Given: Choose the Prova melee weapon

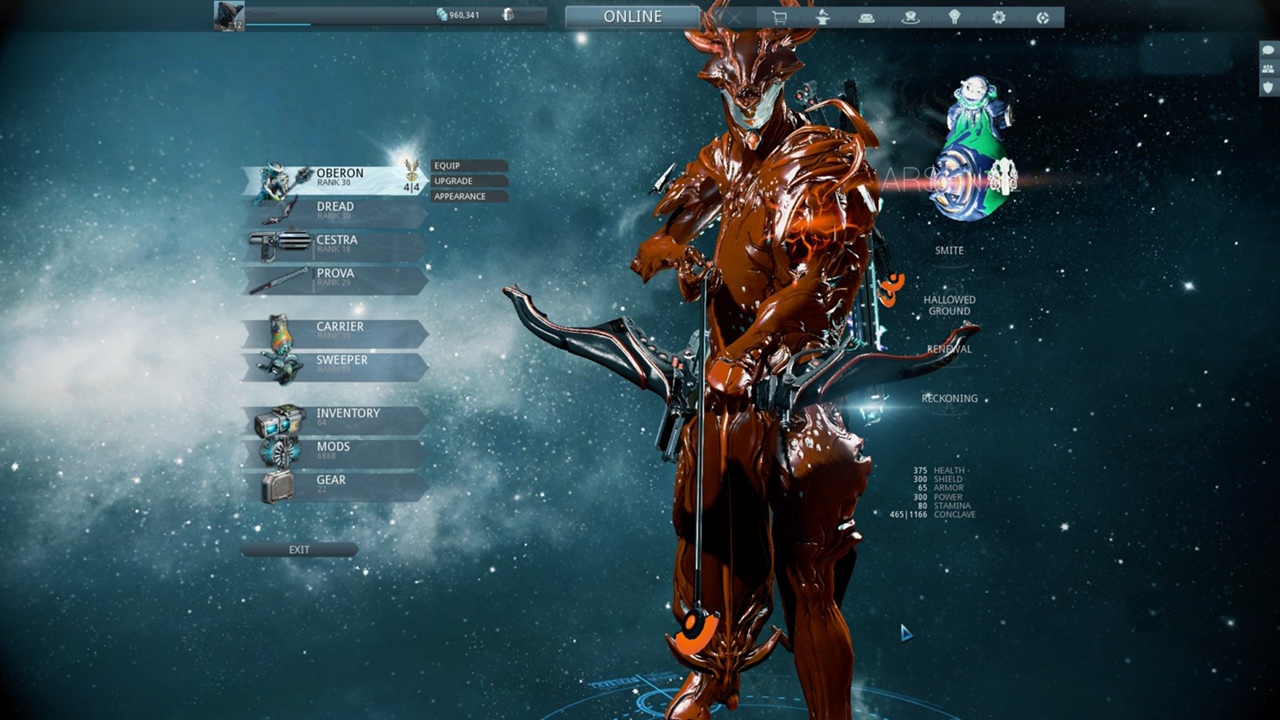Looking at the screenshot, I should pyautogui.click(x=335, y=278).
